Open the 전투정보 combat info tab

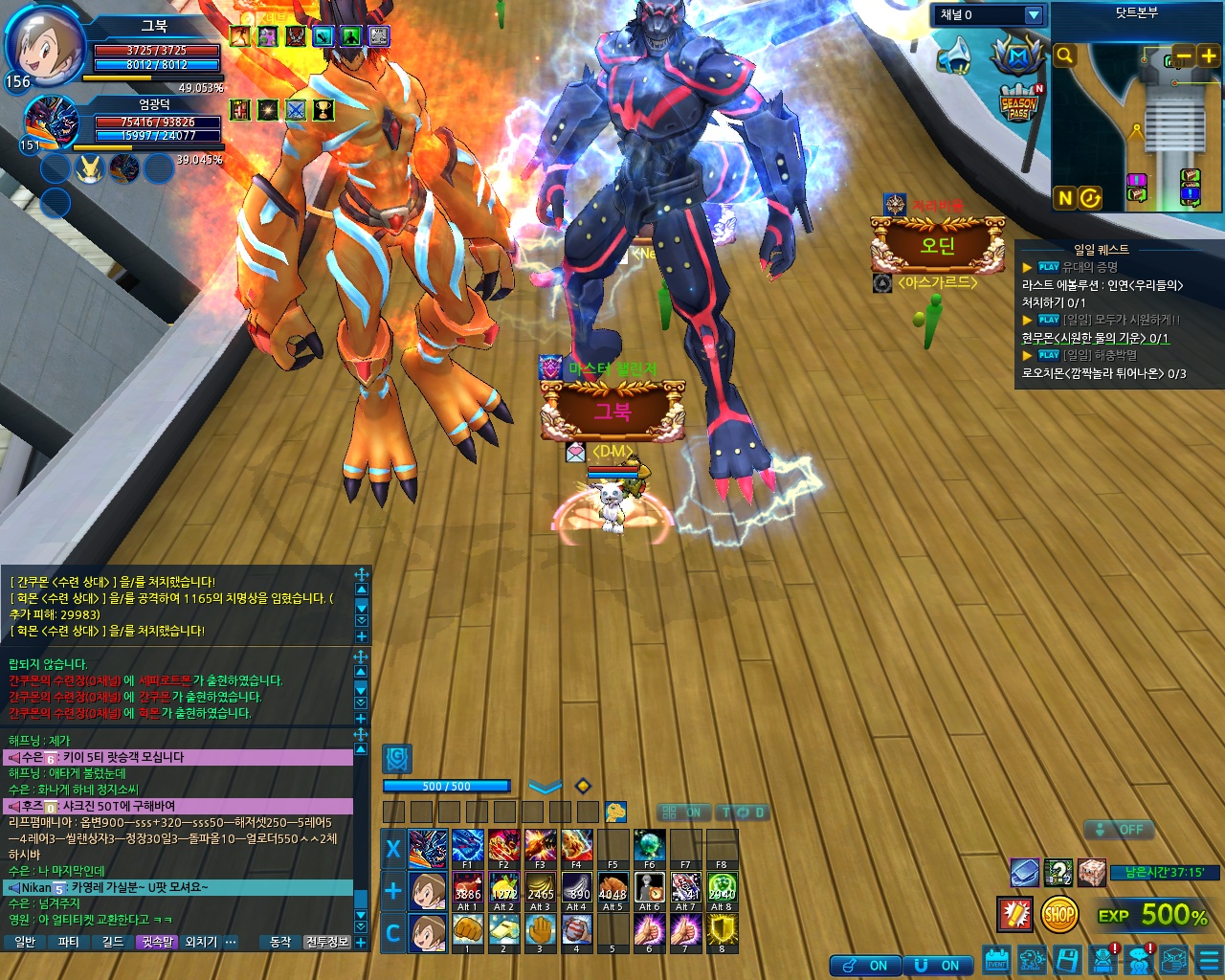(327, 942)
